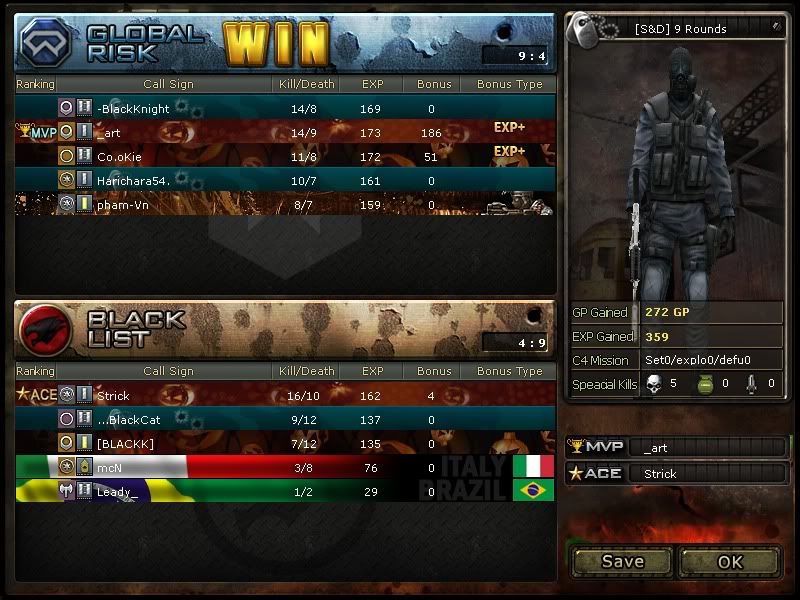
Task: Select Leady_'s row with Brazil flag
Action: pos(285,491)
